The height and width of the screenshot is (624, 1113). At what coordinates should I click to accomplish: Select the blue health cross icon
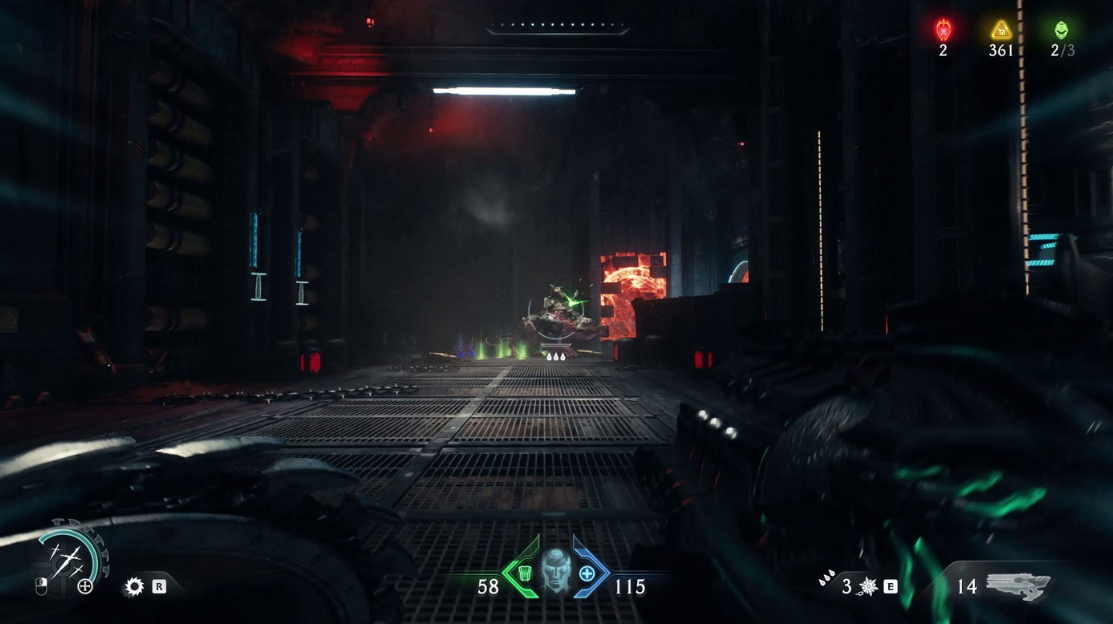[587, 574]
